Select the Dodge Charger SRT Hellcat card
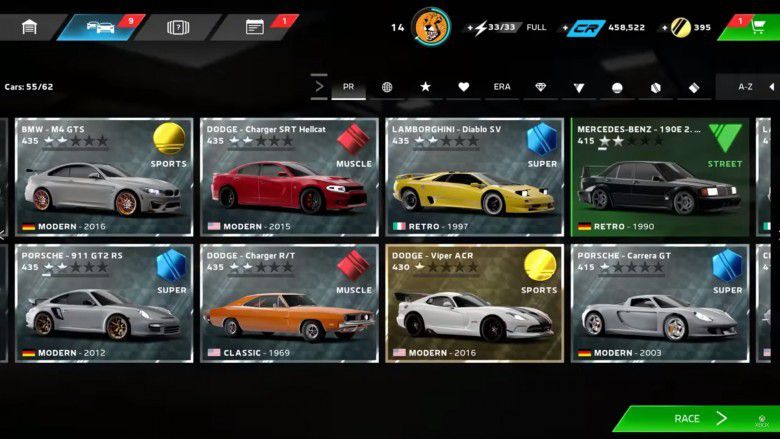Viewport: 780px width, 439px height. pos(289,177)
